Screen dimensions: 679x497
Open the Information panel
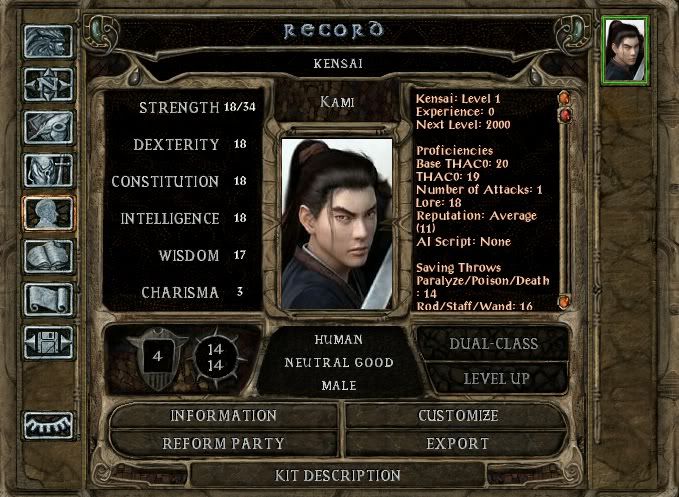point(224,416)
